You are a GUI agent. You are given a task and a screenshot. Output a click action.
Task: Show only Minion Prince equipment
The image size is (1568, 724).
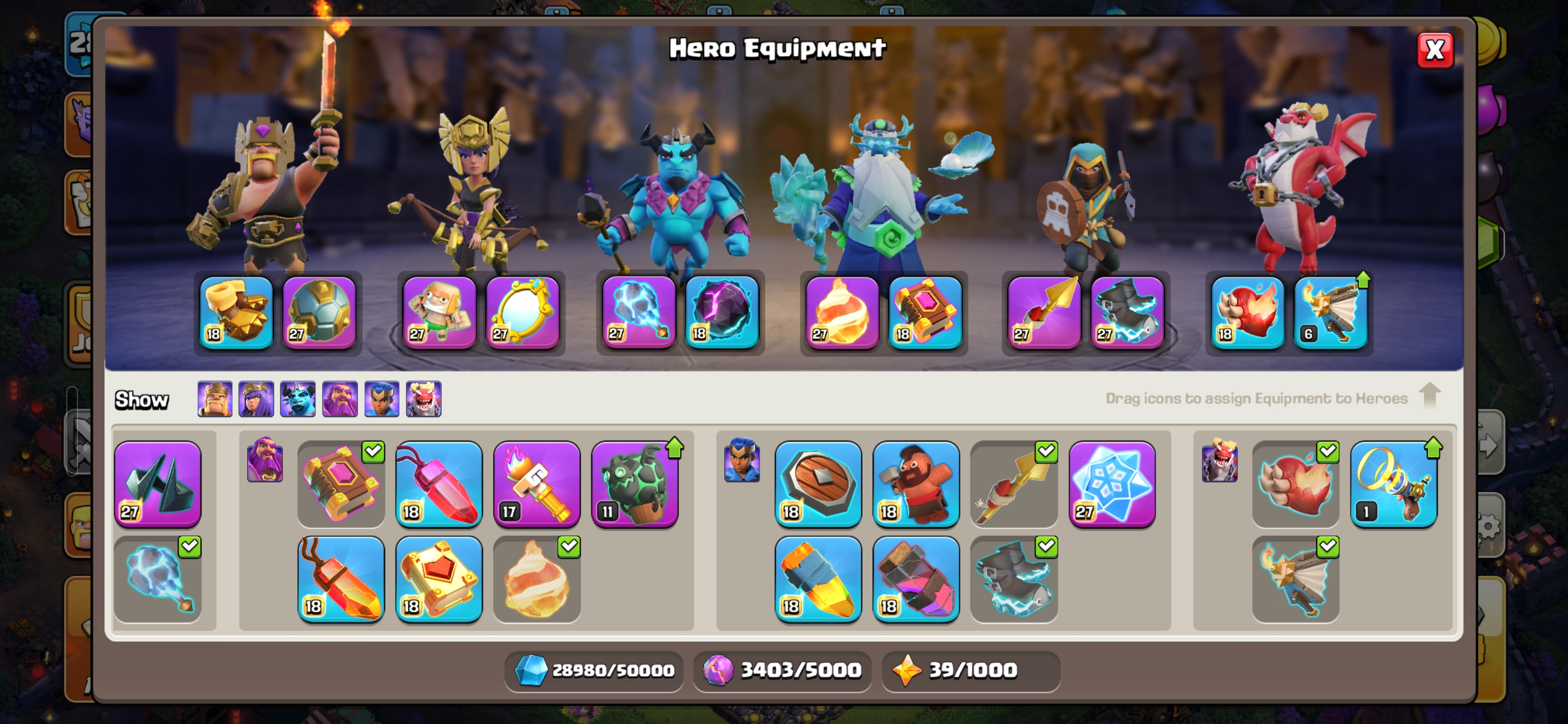click(x=298, y=399)
